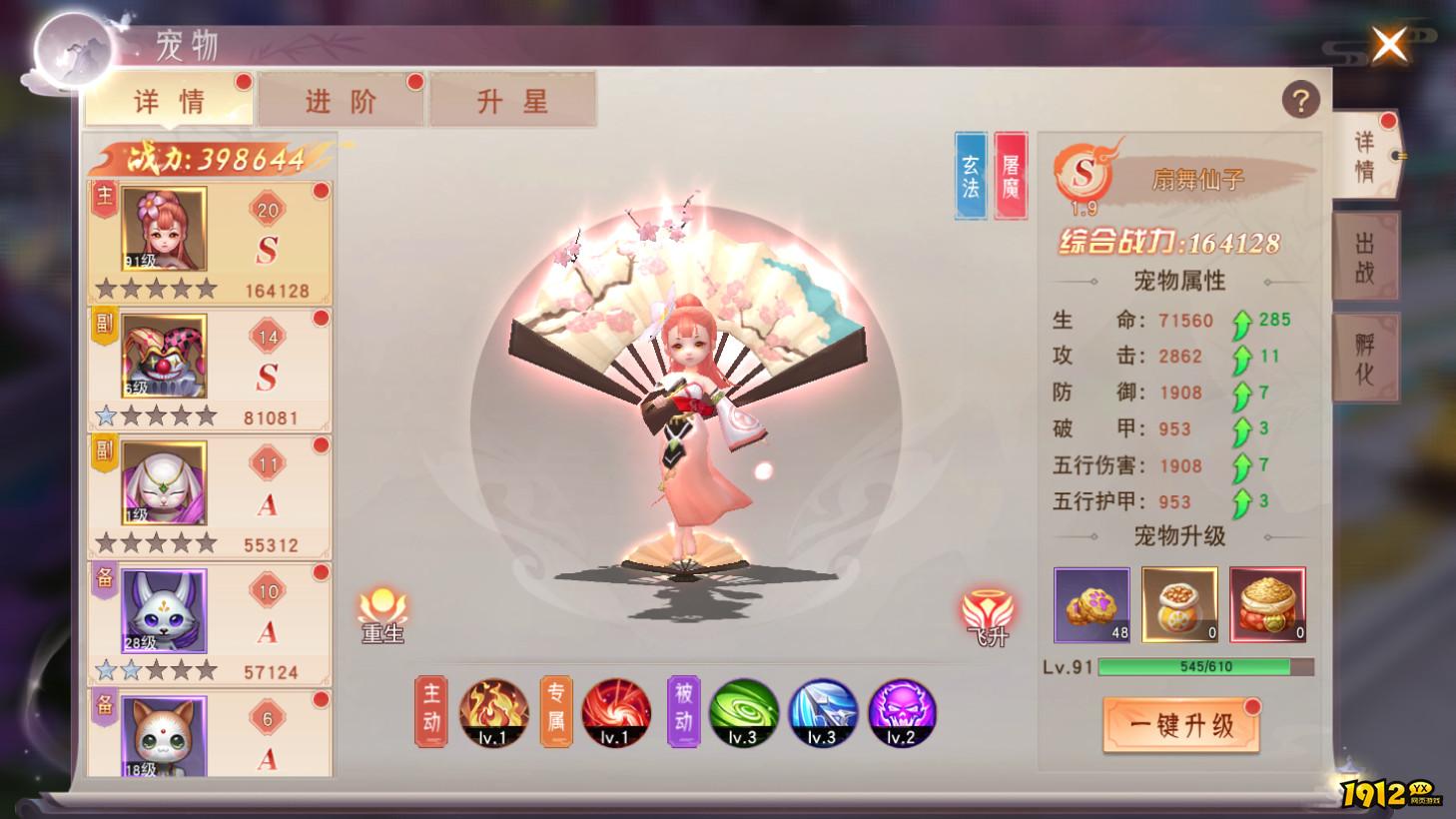Screen dimensions: 1456x819
Task: Select the 屠魇 attribute tag
Action: click(x=1011, y=174)
